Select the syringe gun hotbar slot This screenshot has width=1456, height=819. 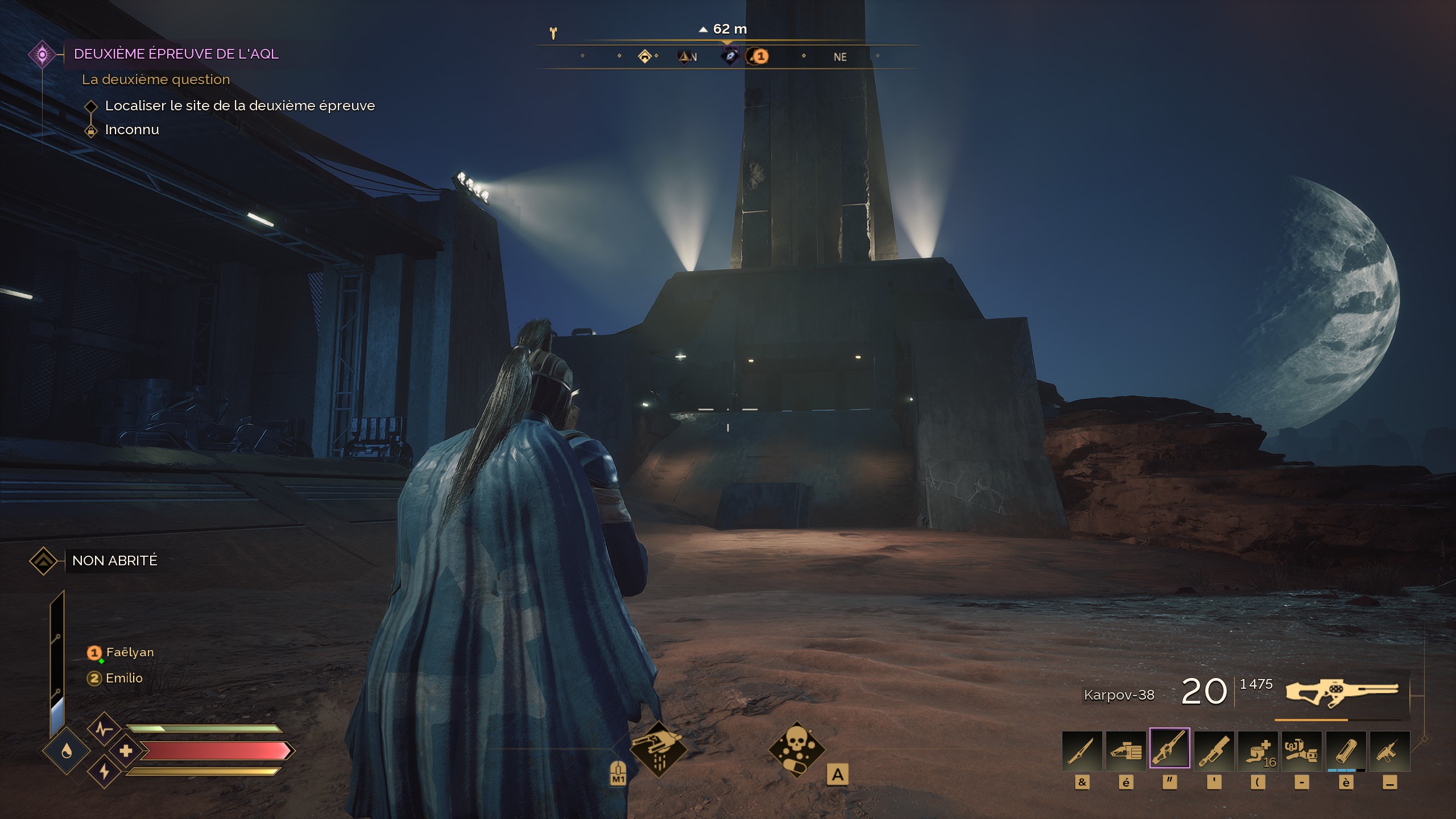[1389, 751]
